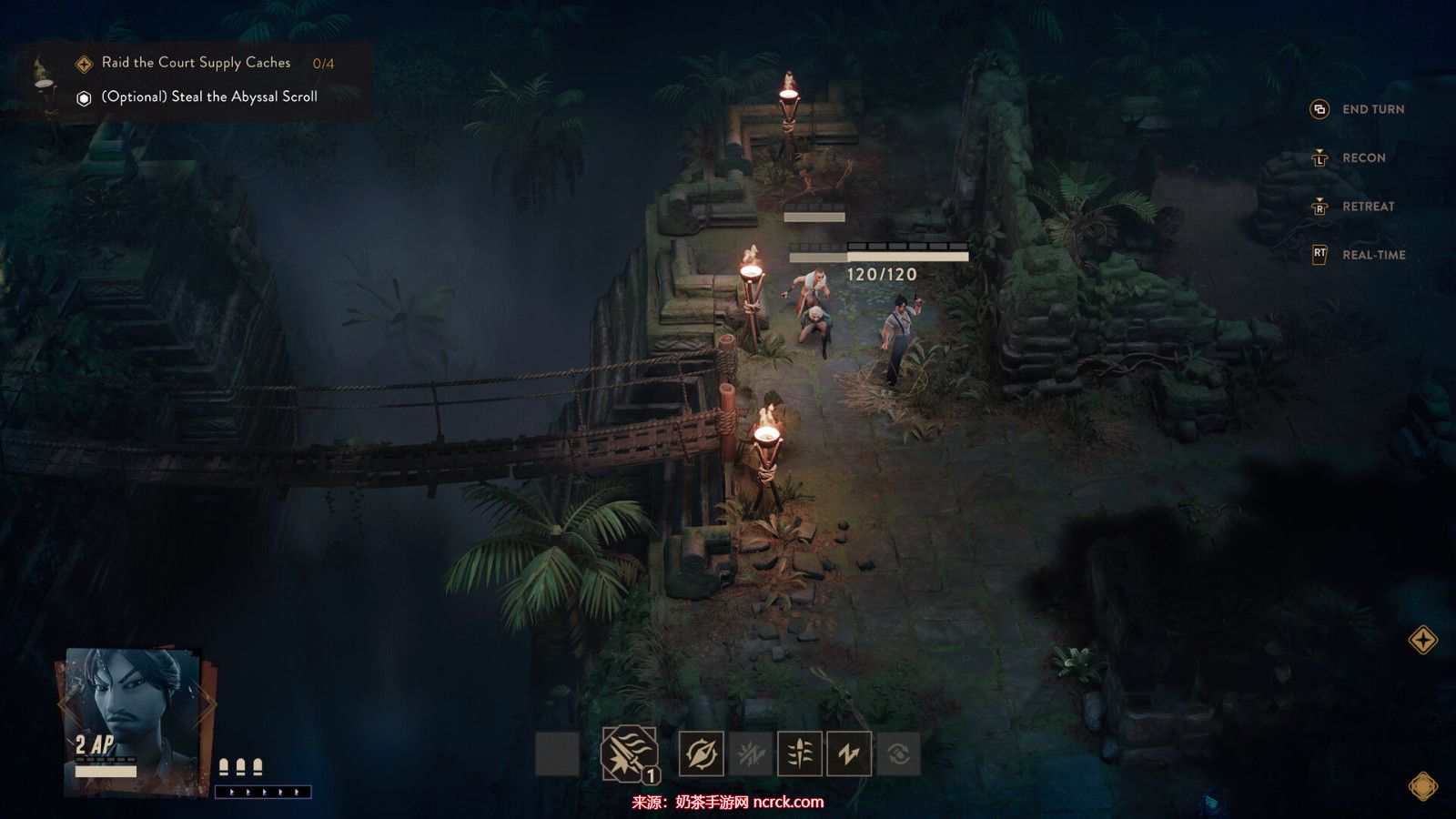Click the gold round-centred diamond icon

[1422, 785]
